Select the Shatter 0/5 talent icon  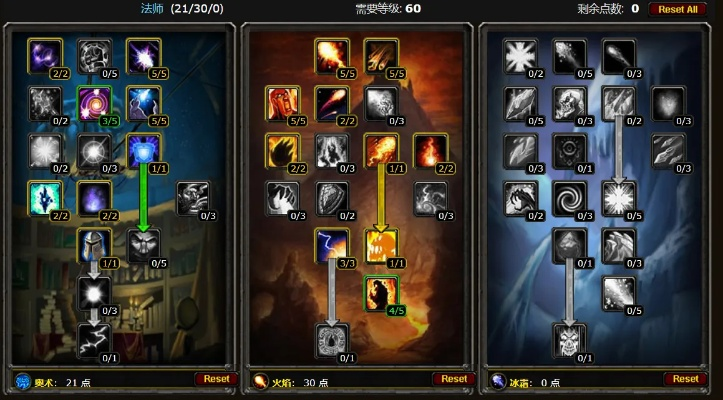point(619,198)
